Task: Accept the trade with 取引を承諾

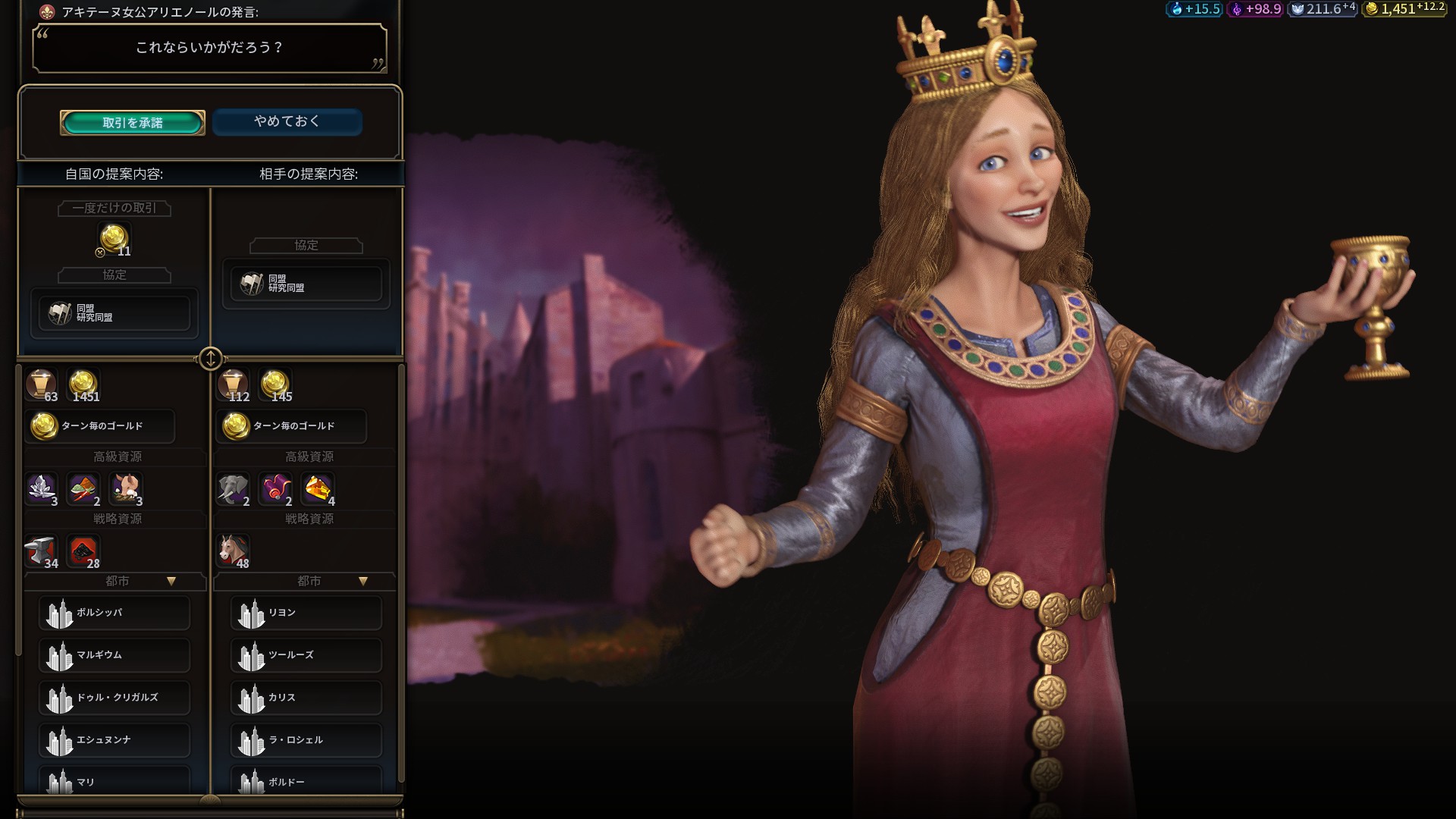Action: point(133,123)
